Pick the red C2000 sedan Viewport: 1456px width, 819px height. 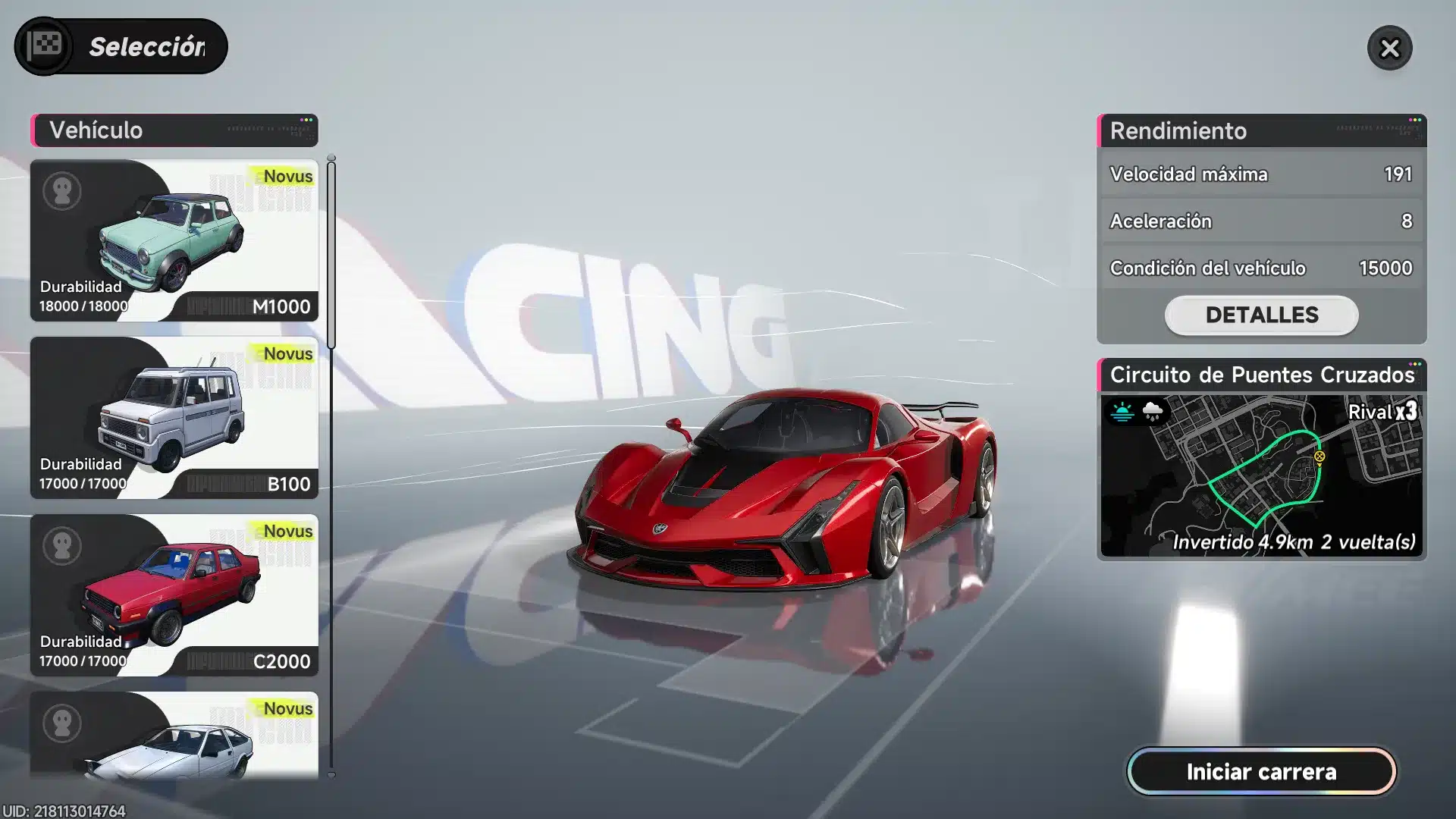pyautogui.click(x=174, y=595)
